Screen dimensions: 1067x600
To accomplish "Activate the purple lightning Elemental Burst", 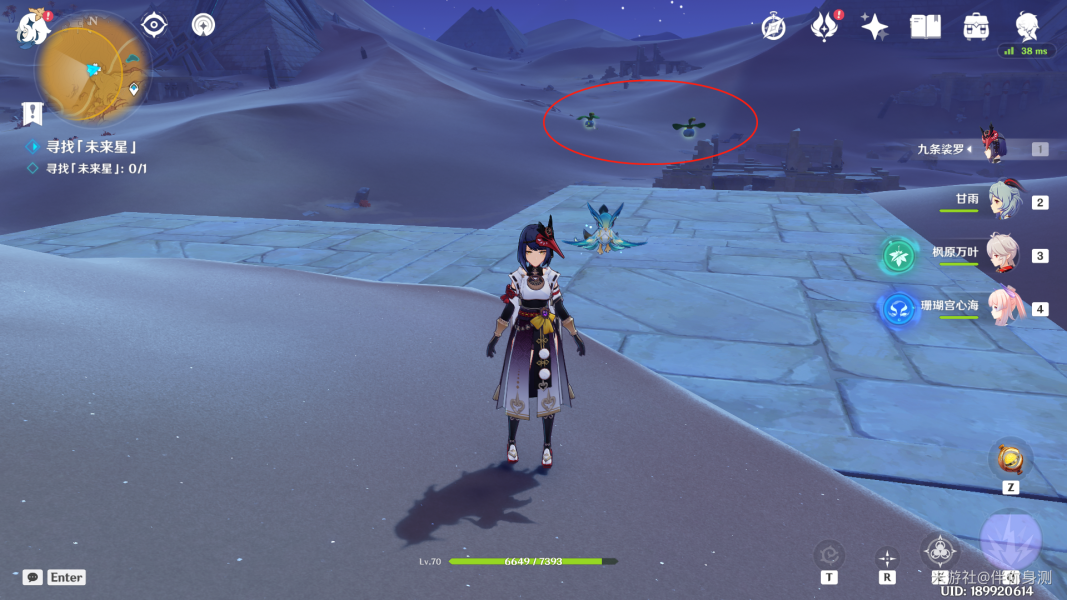I will (x=1011, y=540).
